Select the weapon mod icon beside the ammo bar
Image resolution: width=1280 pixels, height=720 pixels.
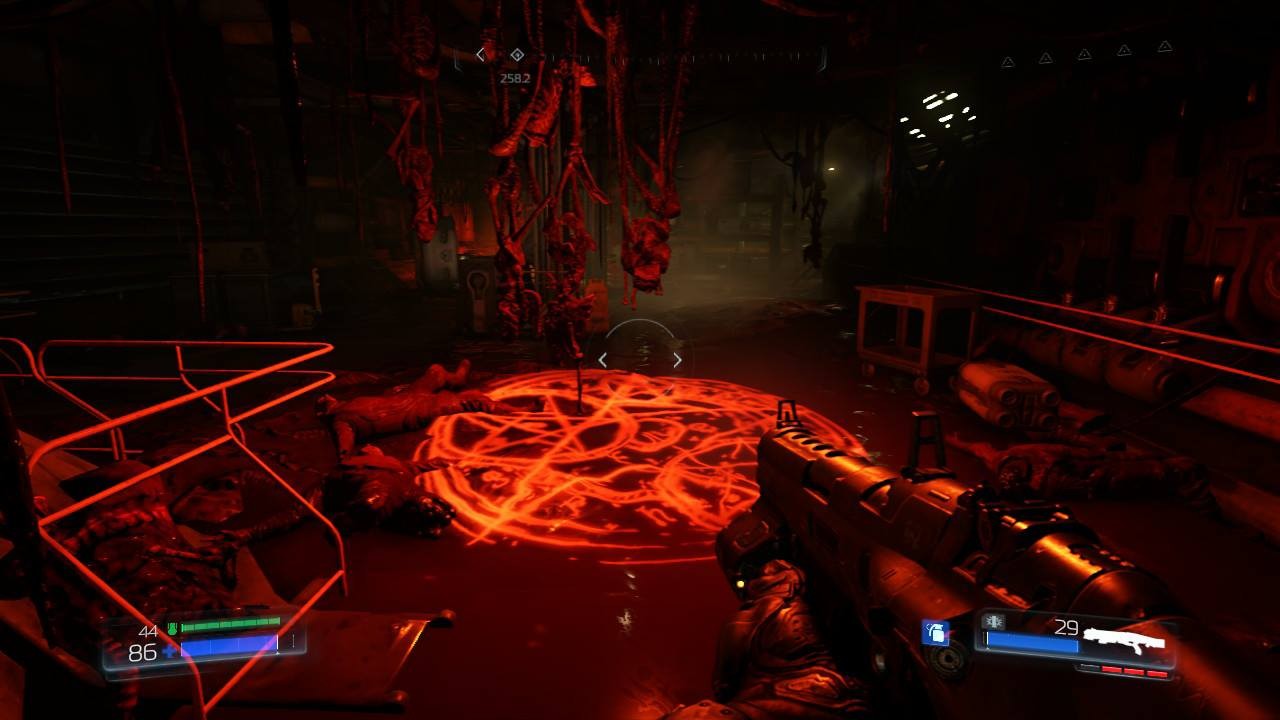[994, 621]
